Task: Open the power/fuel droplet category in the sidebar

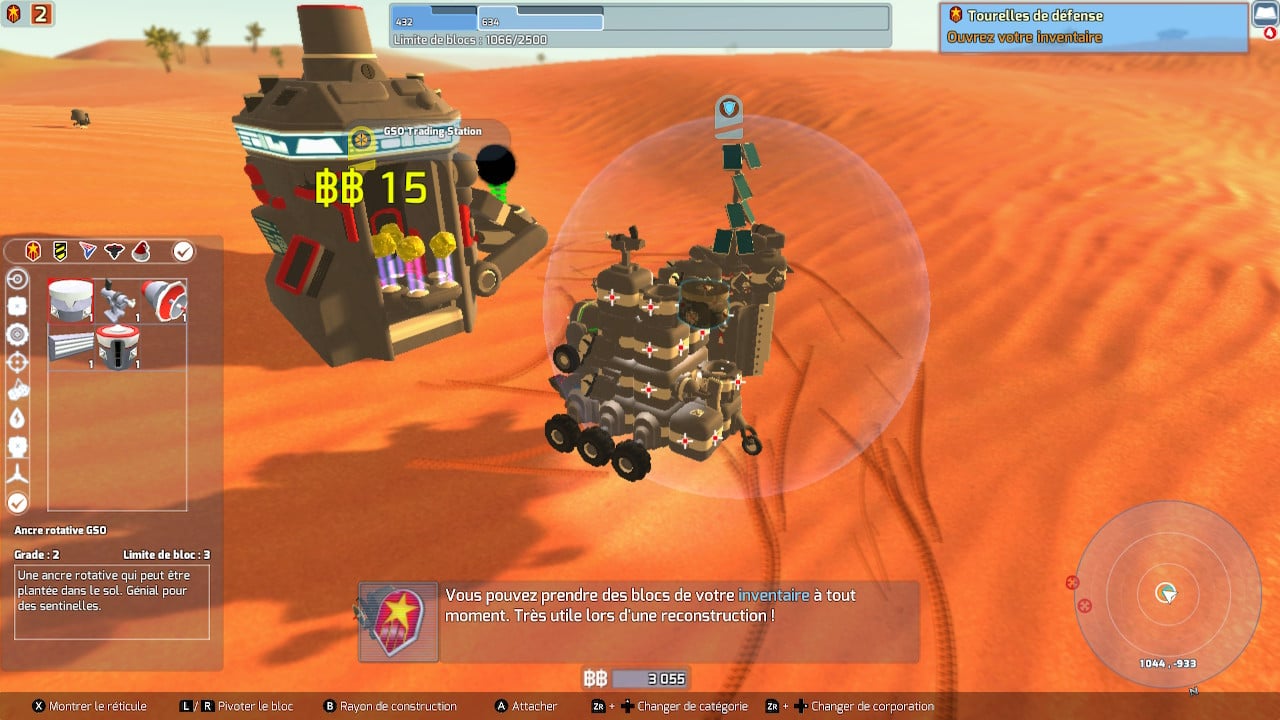Action: [x=16, y=418]
